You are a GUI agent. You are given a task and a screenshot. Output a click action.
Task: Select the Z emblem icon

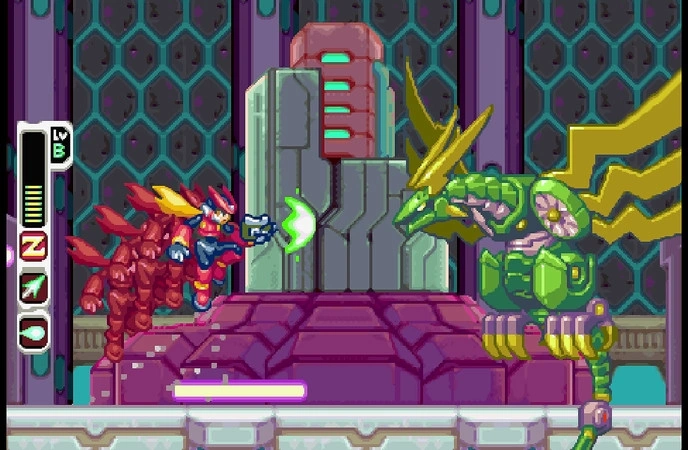tap(33, 246)
